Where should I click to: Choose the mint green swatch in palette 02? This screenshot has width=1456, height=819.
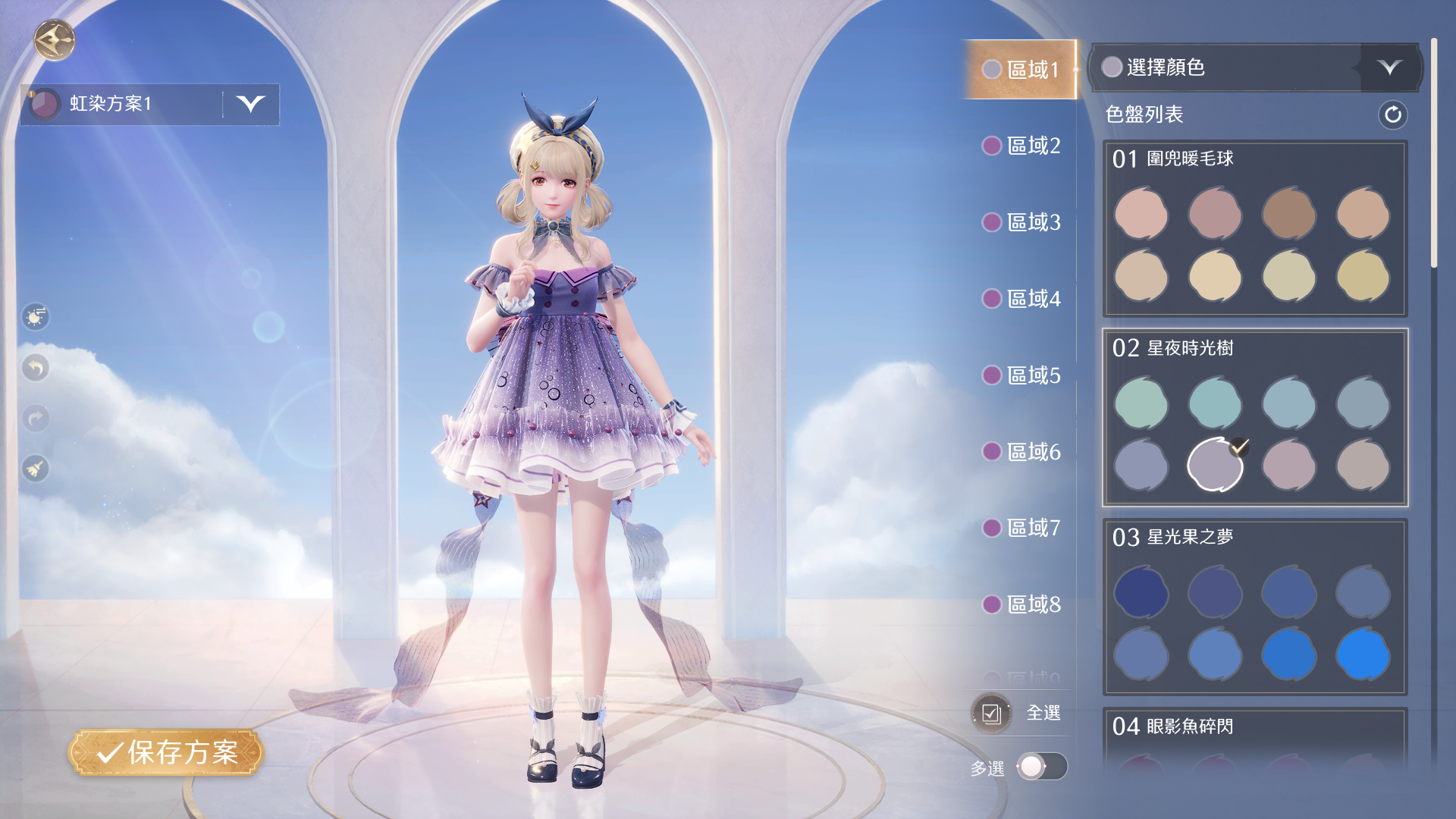[x=1141, y=403]
